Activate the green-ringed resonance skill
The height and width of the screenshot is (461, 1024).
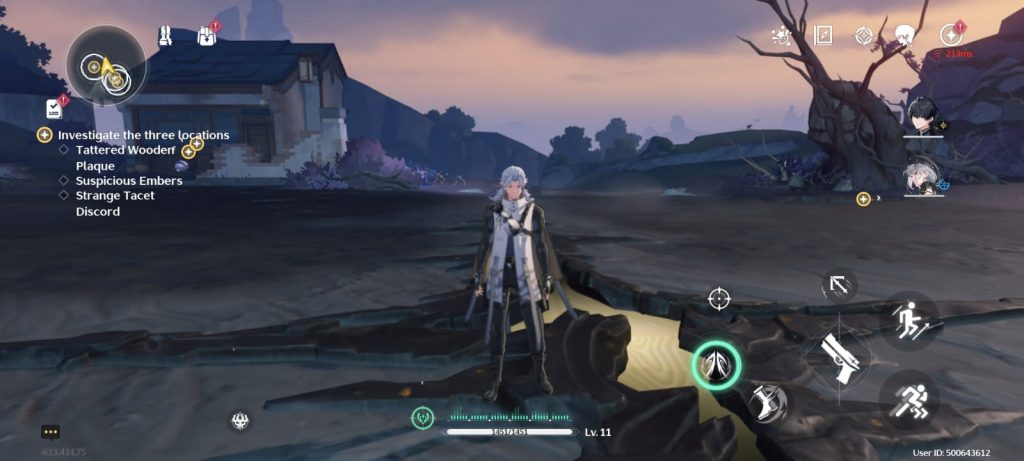pyautogui.click(x=716, y=366)
